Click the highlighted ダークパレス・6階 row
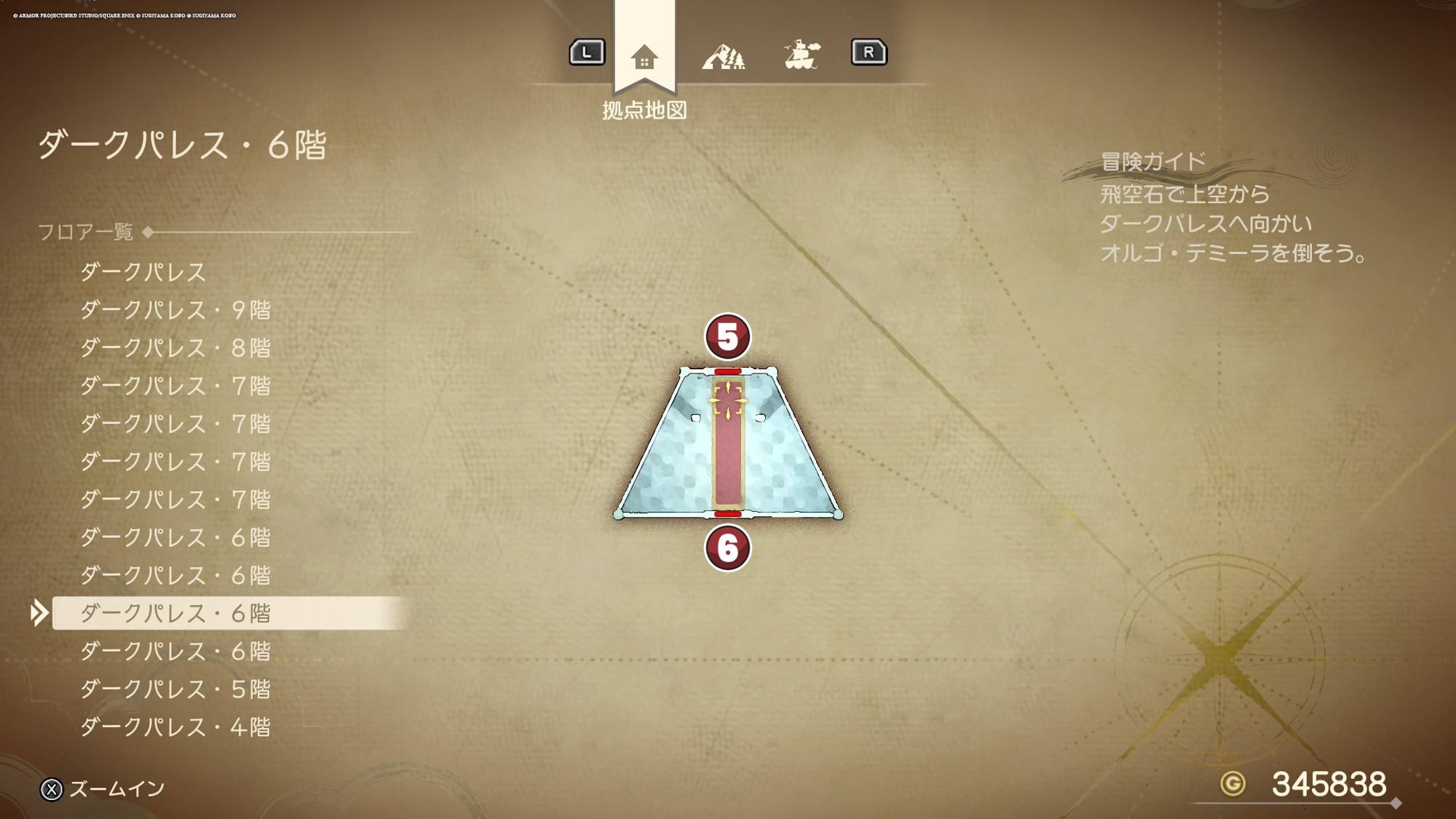 coord(175,613)
